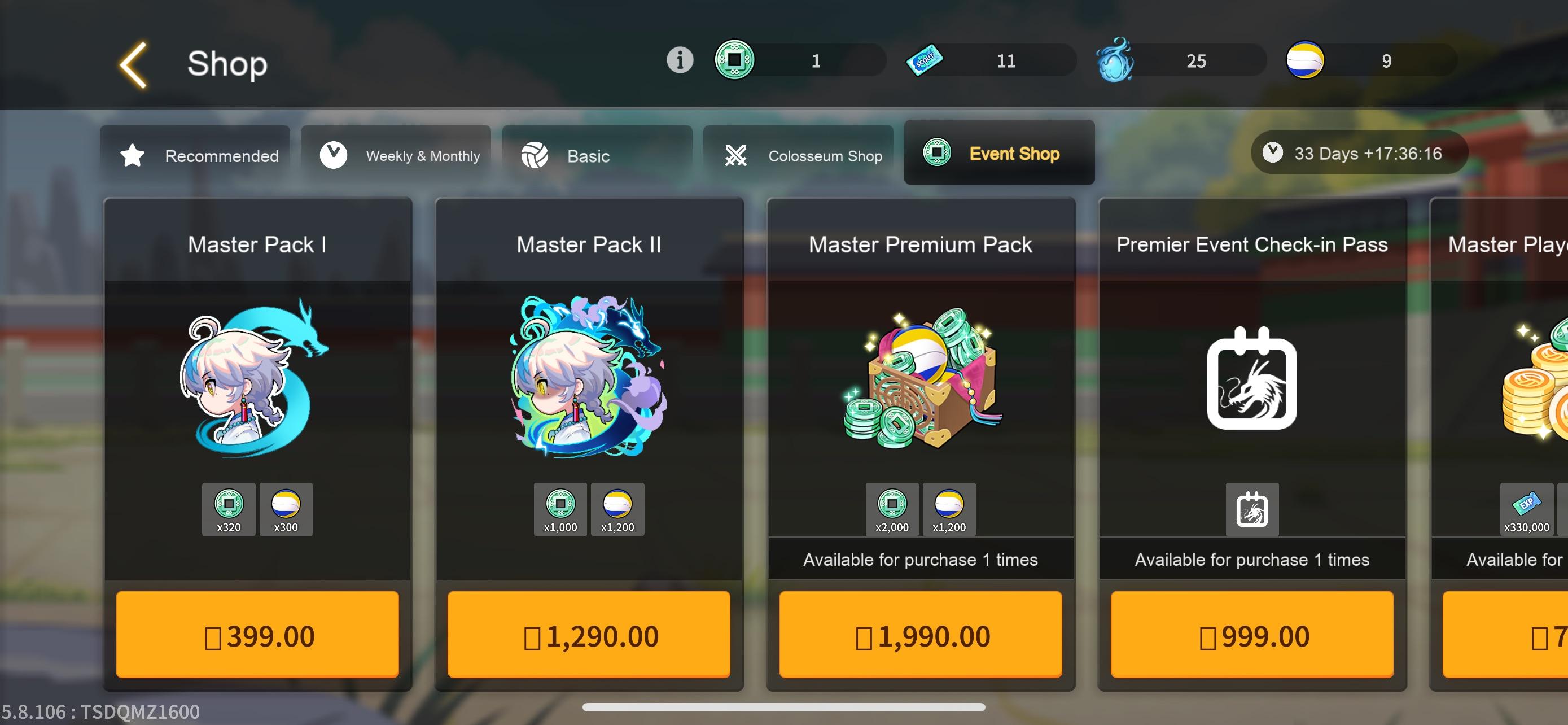The height and width of the screenshot is (725, 1568).
Task: Check the check-in pass calendar reward icon
Action: coord(1251,509)
